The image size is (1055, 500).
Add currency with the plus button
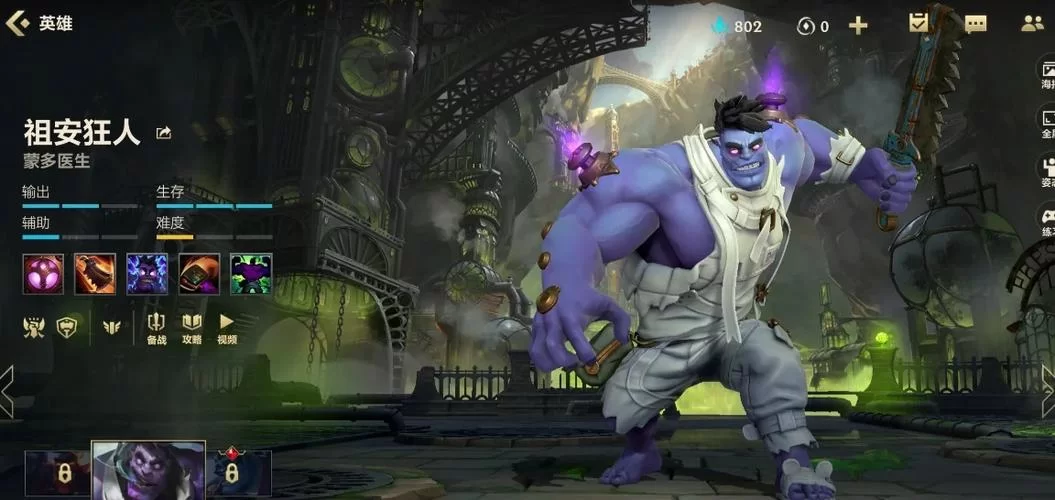coord(858,26)
